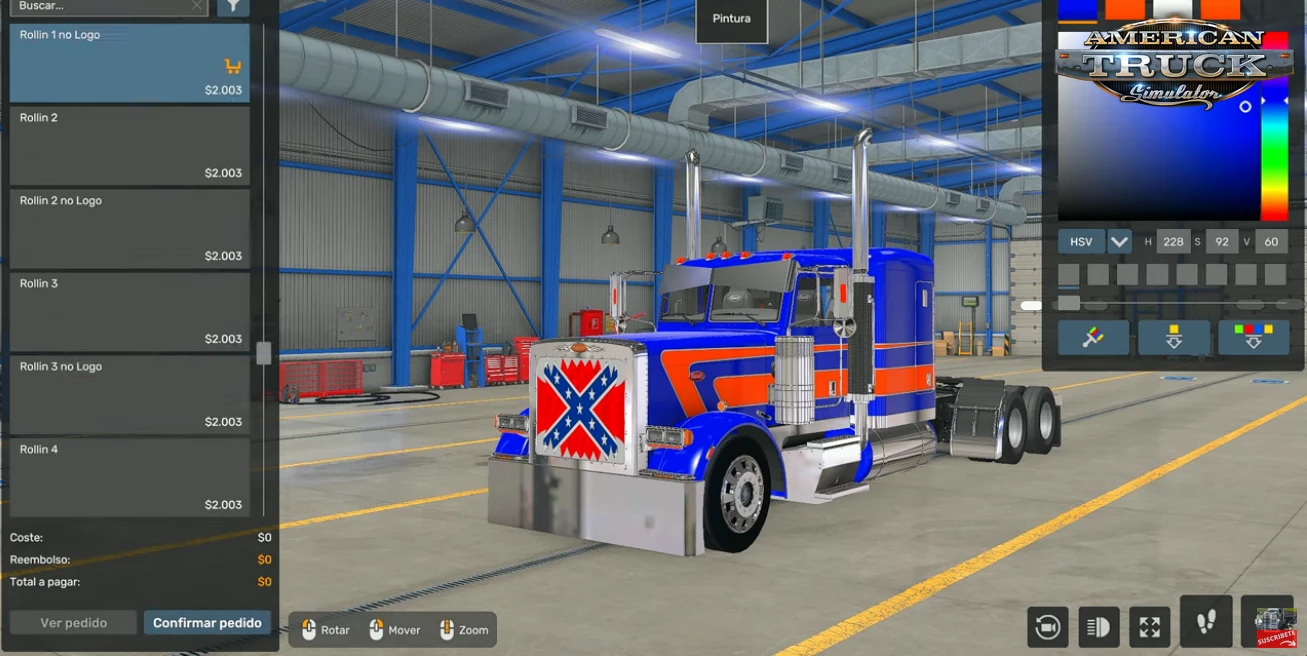Click the saturation value field showing 92
Viewport: 1307px width, 656px height.
(x=1221, y=242)
